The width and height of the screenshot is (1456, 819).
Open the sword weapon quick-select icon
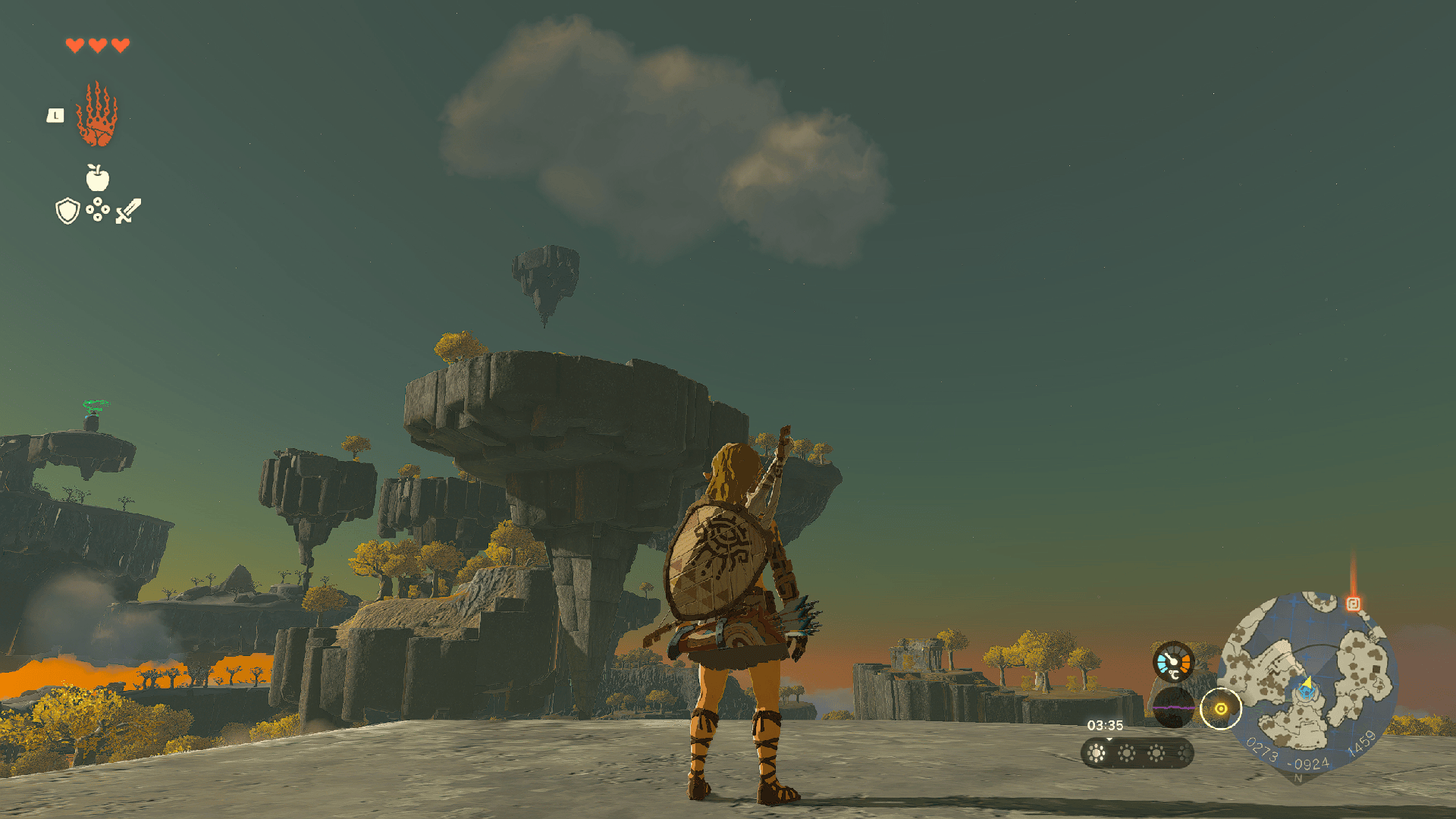(128, 211)
